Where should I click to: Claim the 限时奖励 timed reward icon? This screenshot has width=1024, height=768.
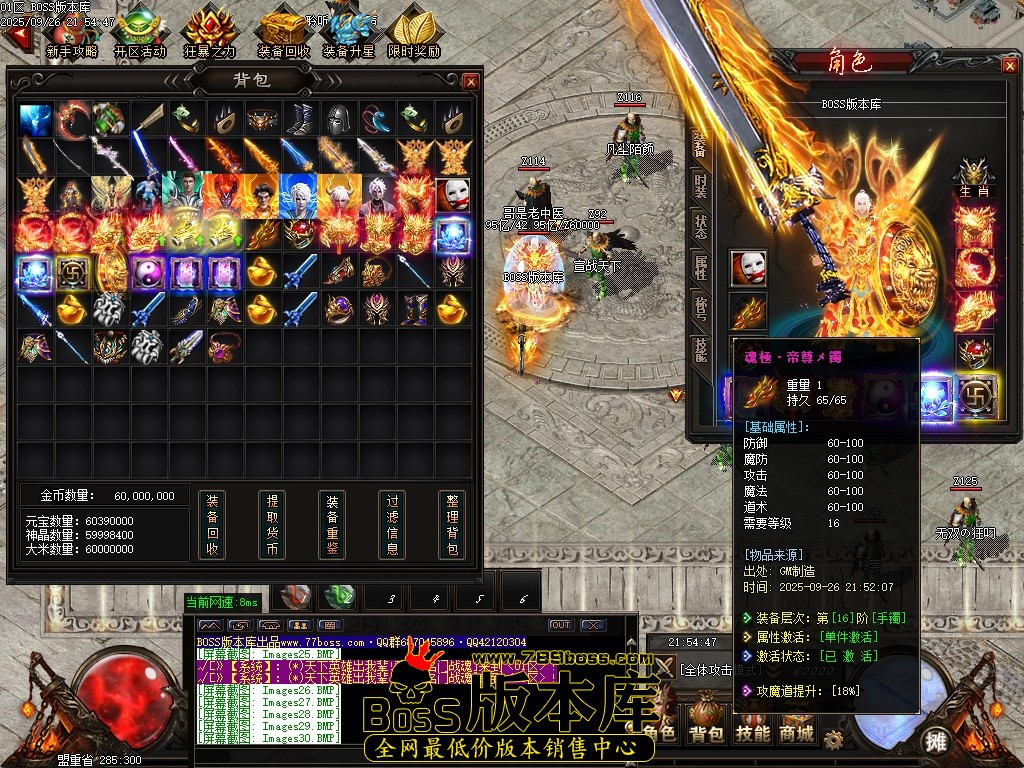[x=413, y=33]
